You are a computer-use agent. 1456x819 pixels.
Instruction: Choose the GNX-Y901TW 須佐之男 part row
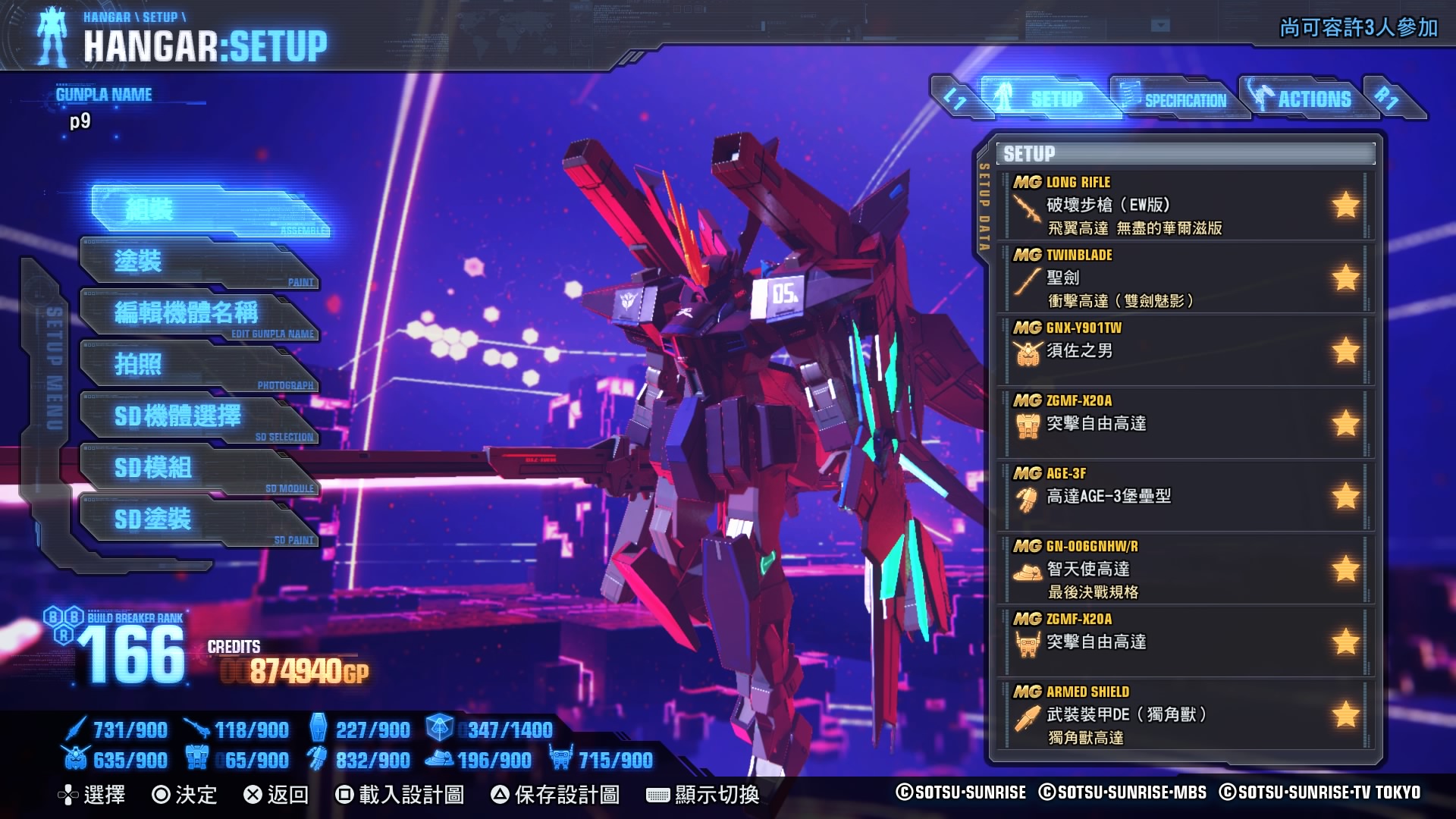(x=1186, y=350)
